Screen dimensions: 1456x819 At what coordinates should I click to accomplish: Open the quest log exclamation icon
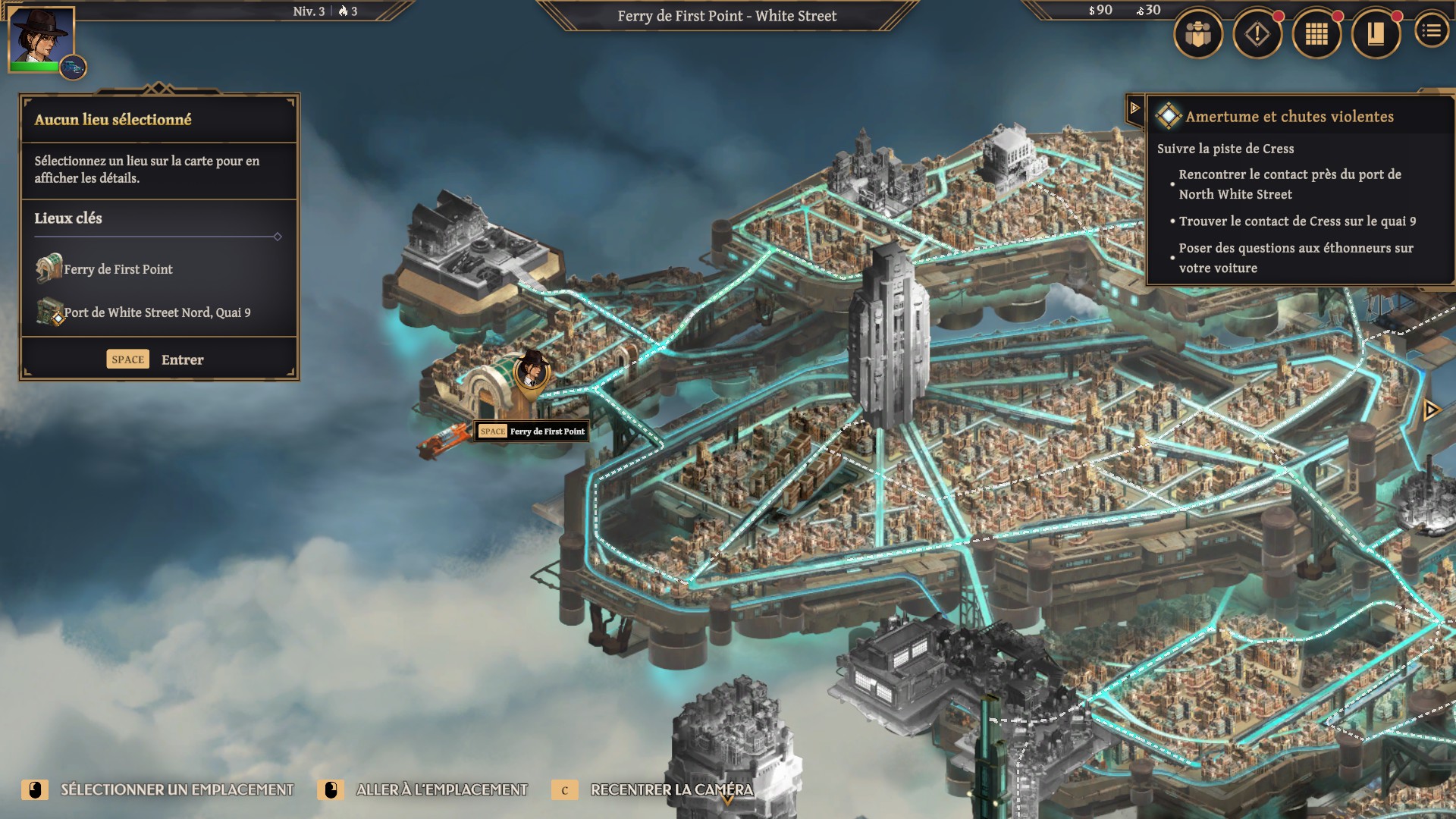1257,34
